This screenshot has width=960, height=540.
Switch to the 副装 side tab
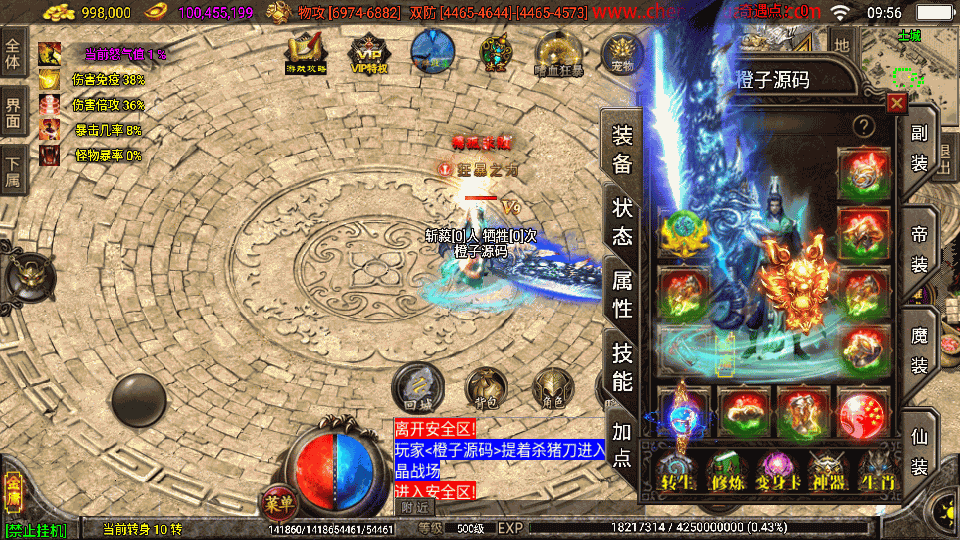pos(919,147)
